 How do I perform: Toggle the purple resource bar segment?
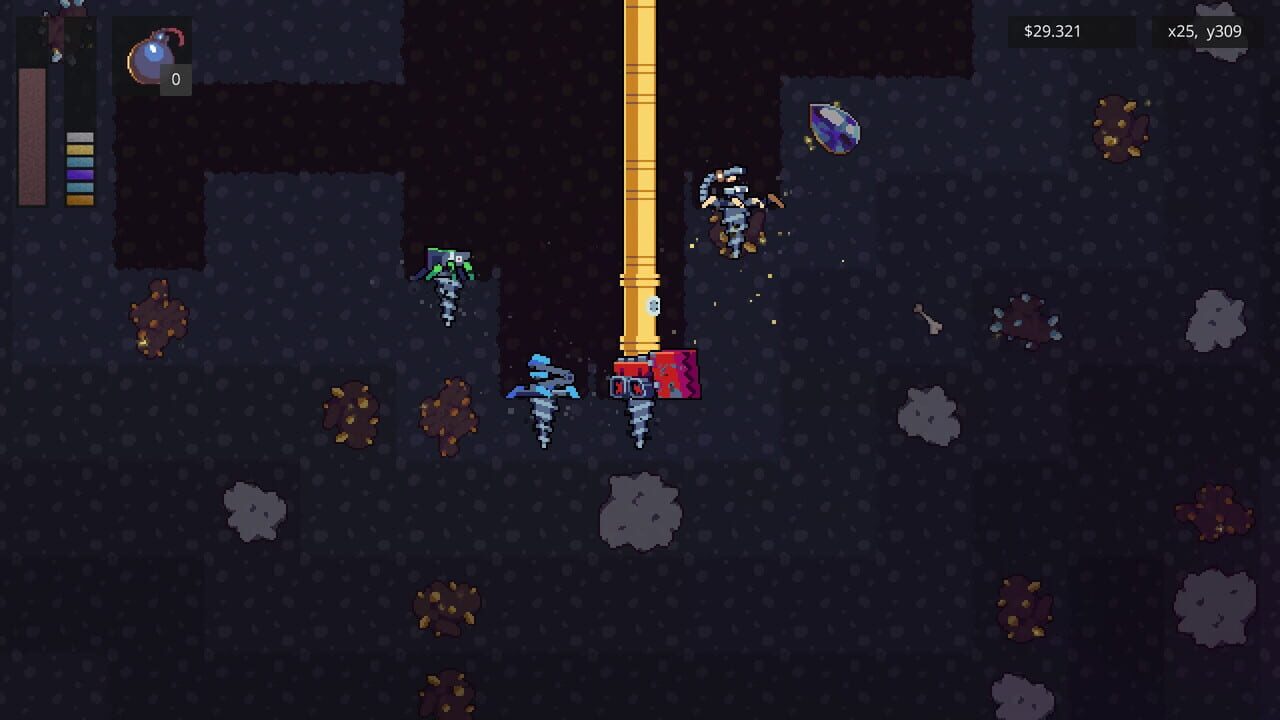point(78,175)
